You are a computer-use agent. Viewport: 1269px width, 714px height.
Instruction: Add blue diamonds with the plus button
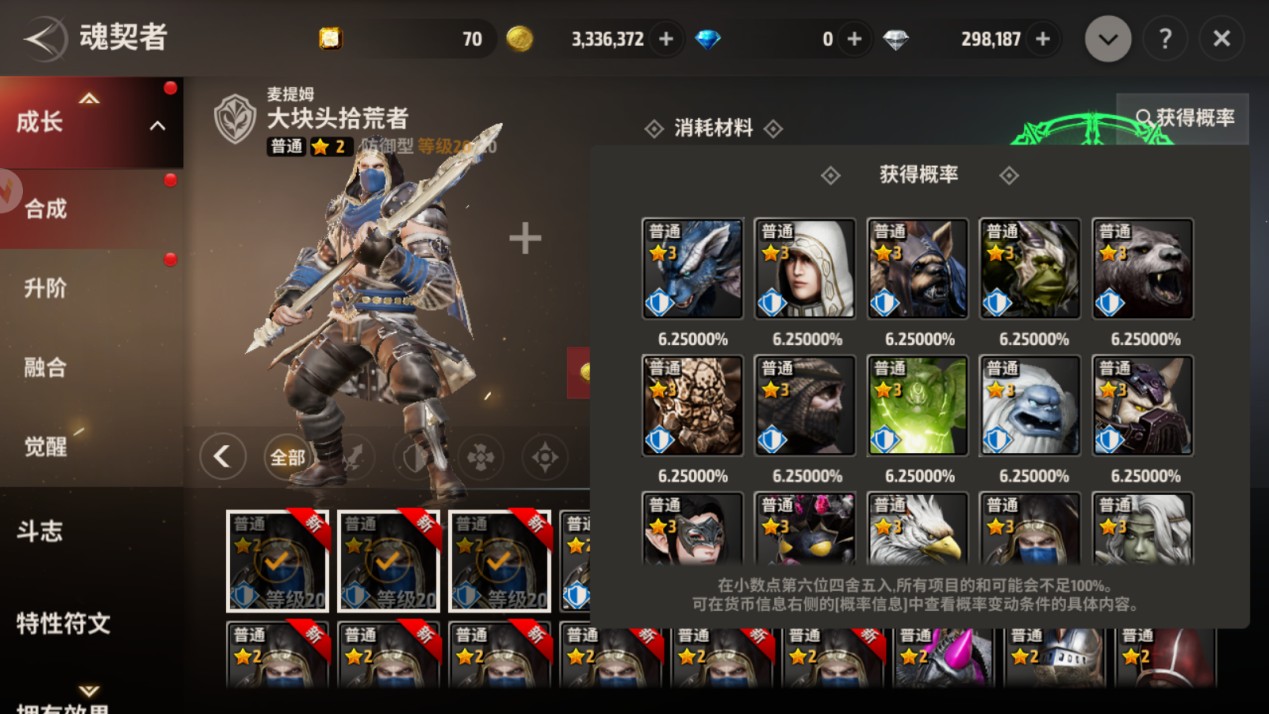click(x=854, y=39)
